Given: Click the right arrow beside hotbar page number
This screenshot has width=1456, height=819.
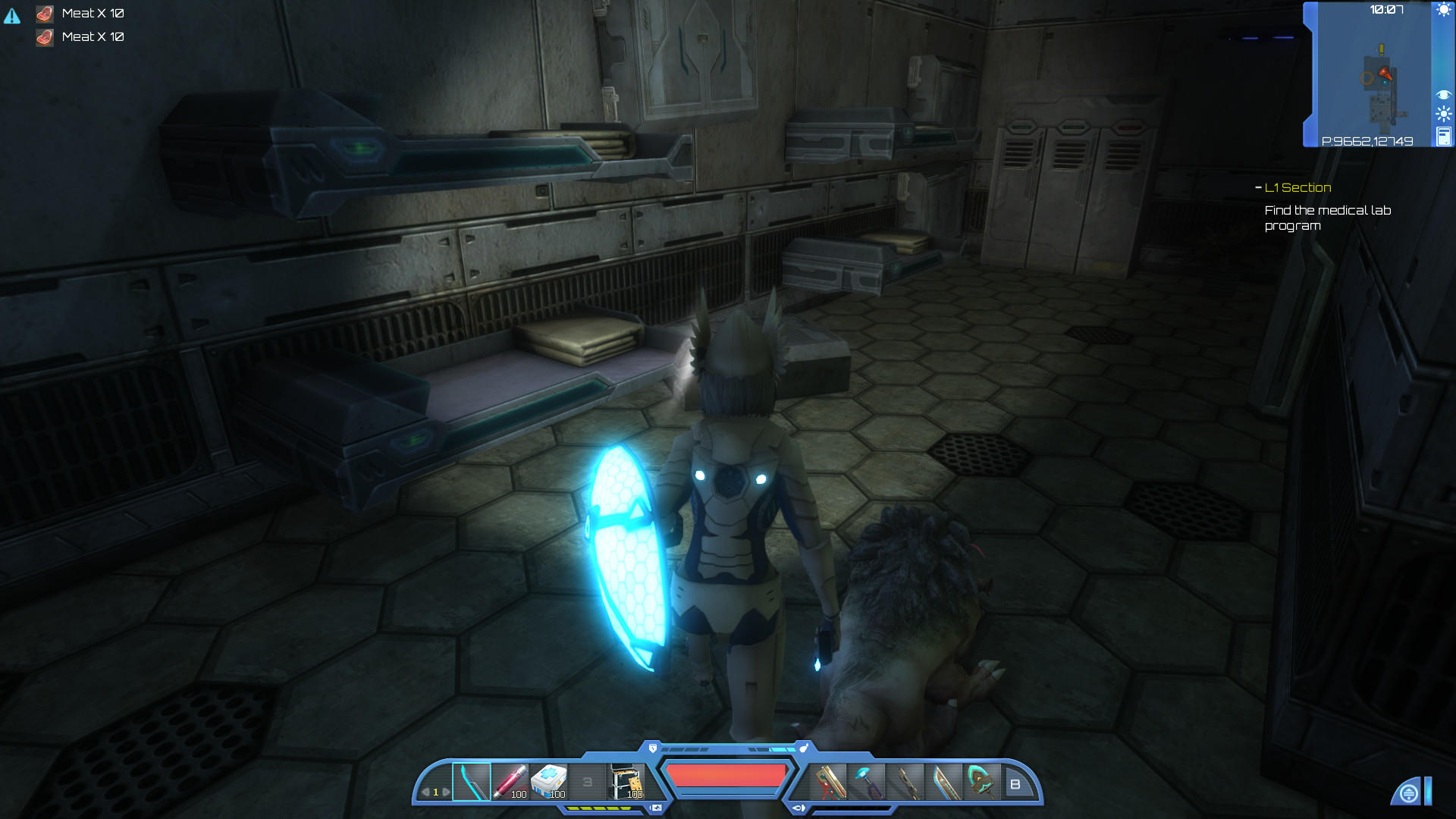Looking at the screenshot, I should (446, 791).
